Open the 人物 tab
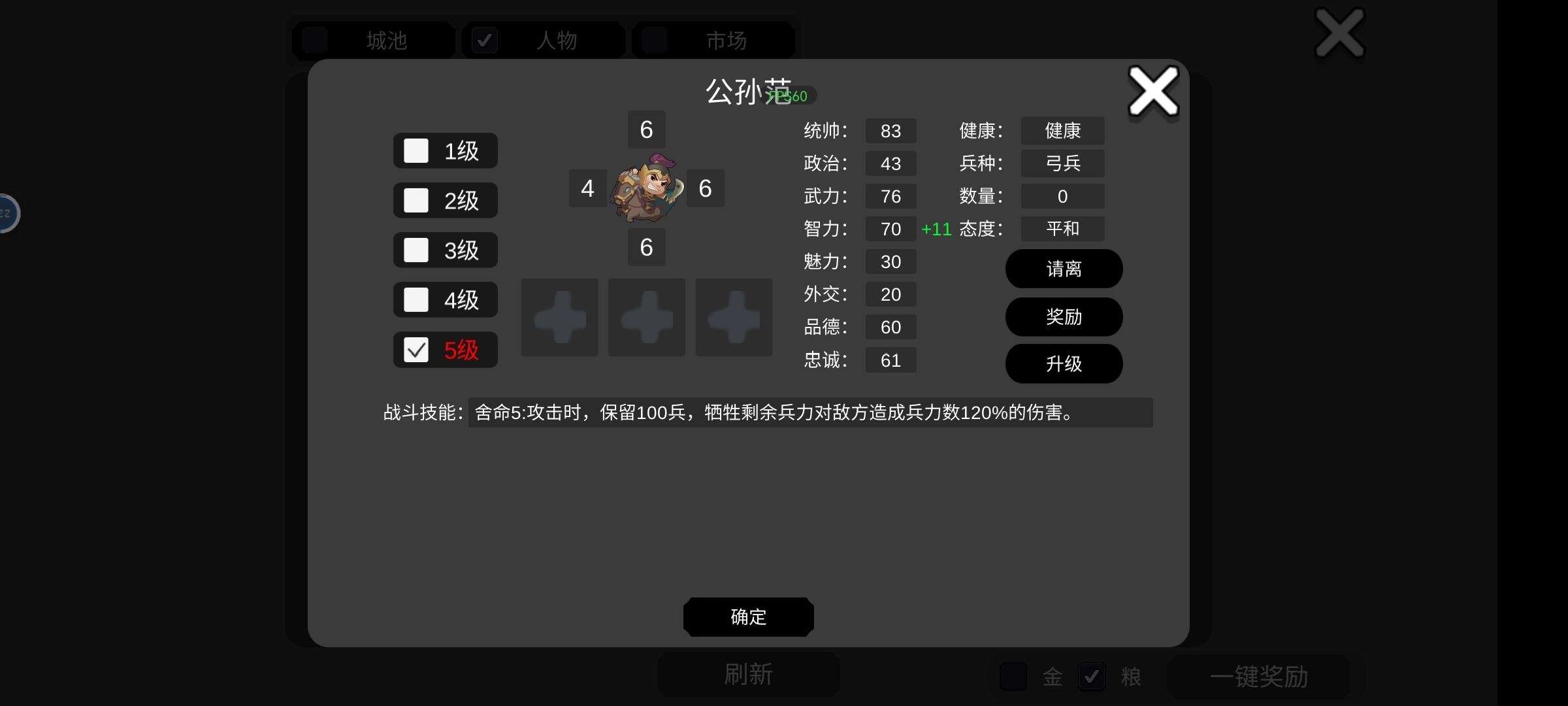 pos(544,40)
